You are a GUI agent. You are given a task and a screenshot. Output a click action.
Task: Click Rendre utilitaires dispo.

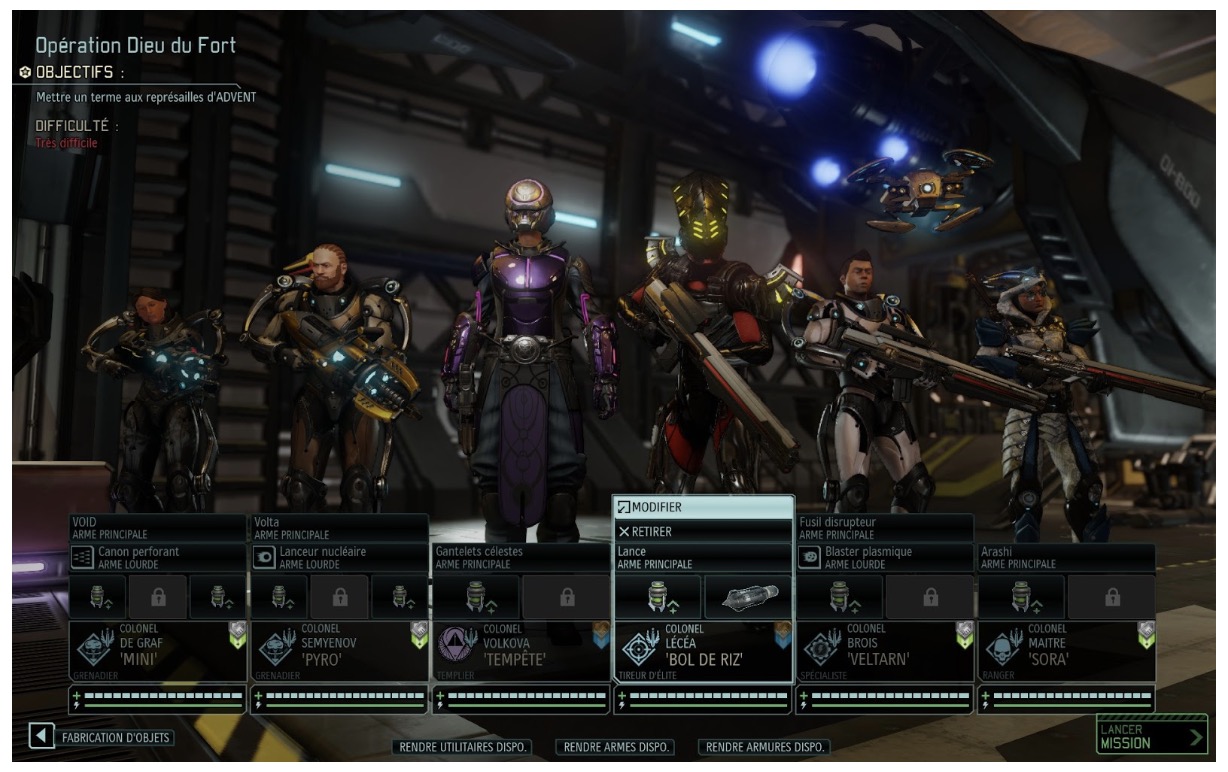(x=463, y=747)
